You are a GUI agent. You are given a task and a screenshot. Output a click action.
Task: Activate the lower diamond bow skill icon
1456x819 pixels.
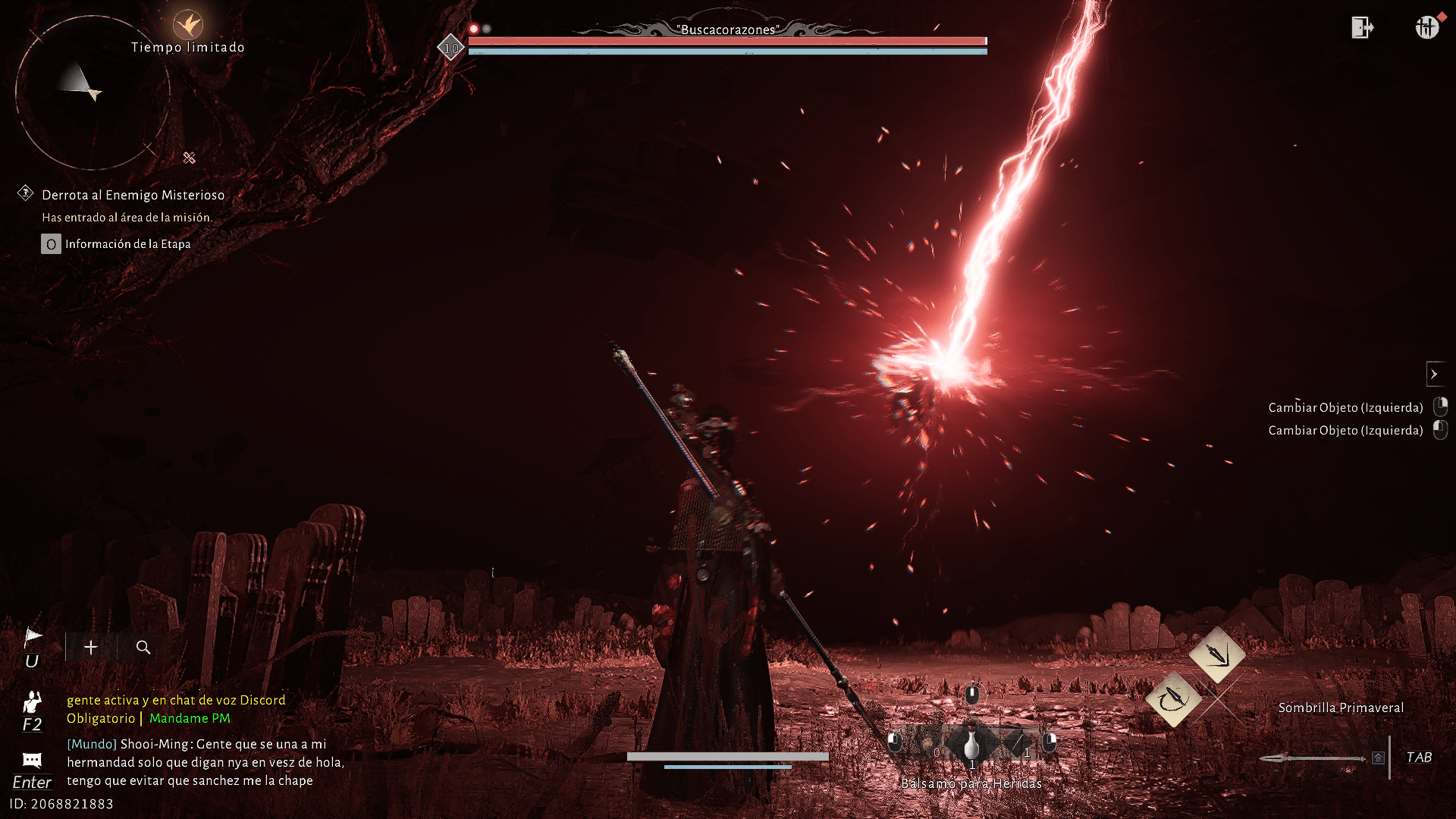point(1173,699)
